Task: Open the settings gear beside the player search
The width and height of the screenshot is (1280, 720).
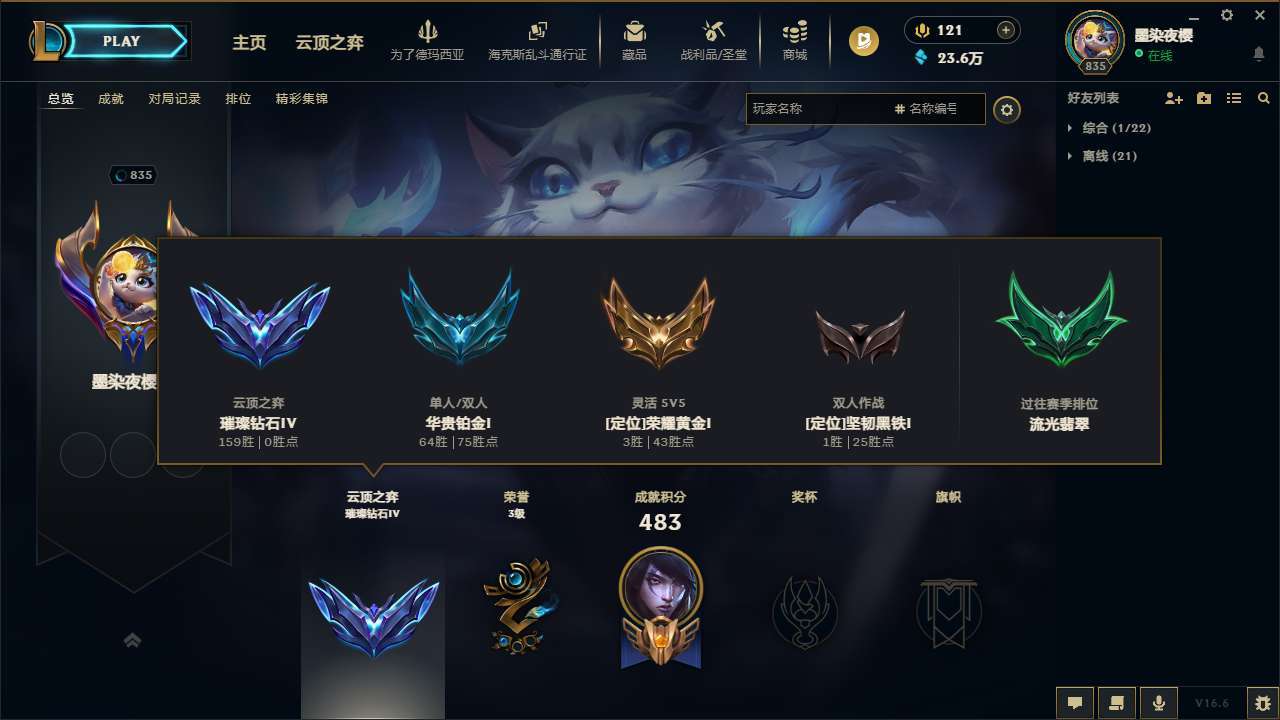Action: coord(1007,109)
